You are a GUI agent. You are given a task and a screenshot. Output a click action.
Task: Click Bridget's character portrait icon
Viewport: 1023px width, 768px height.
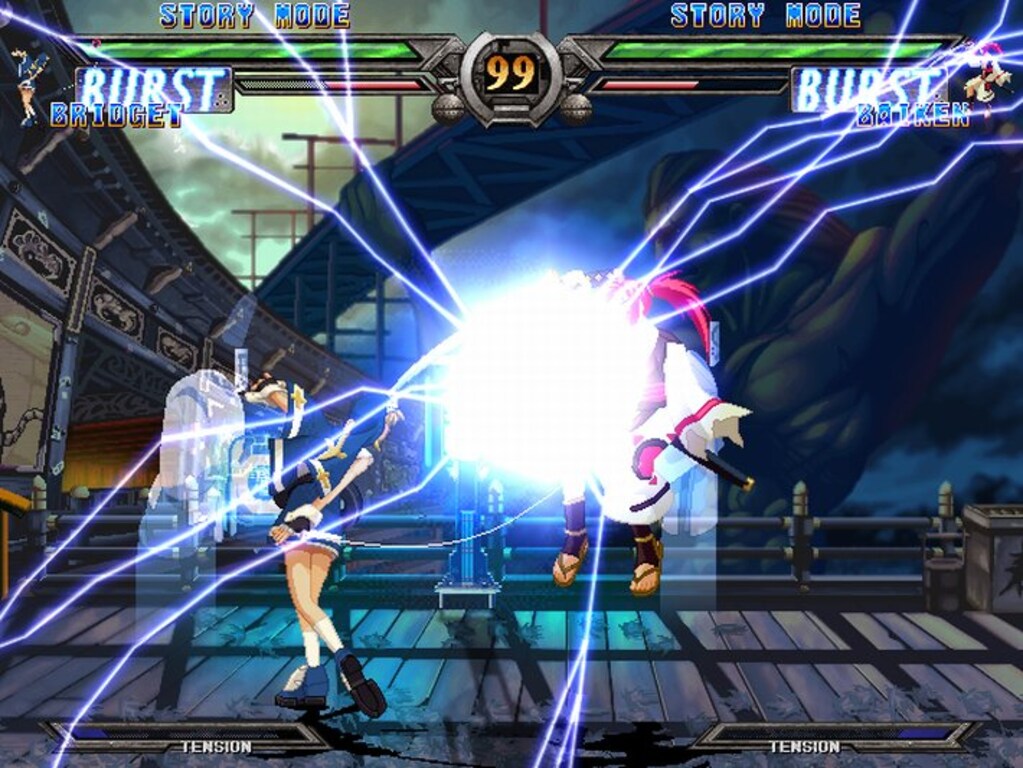30,84
